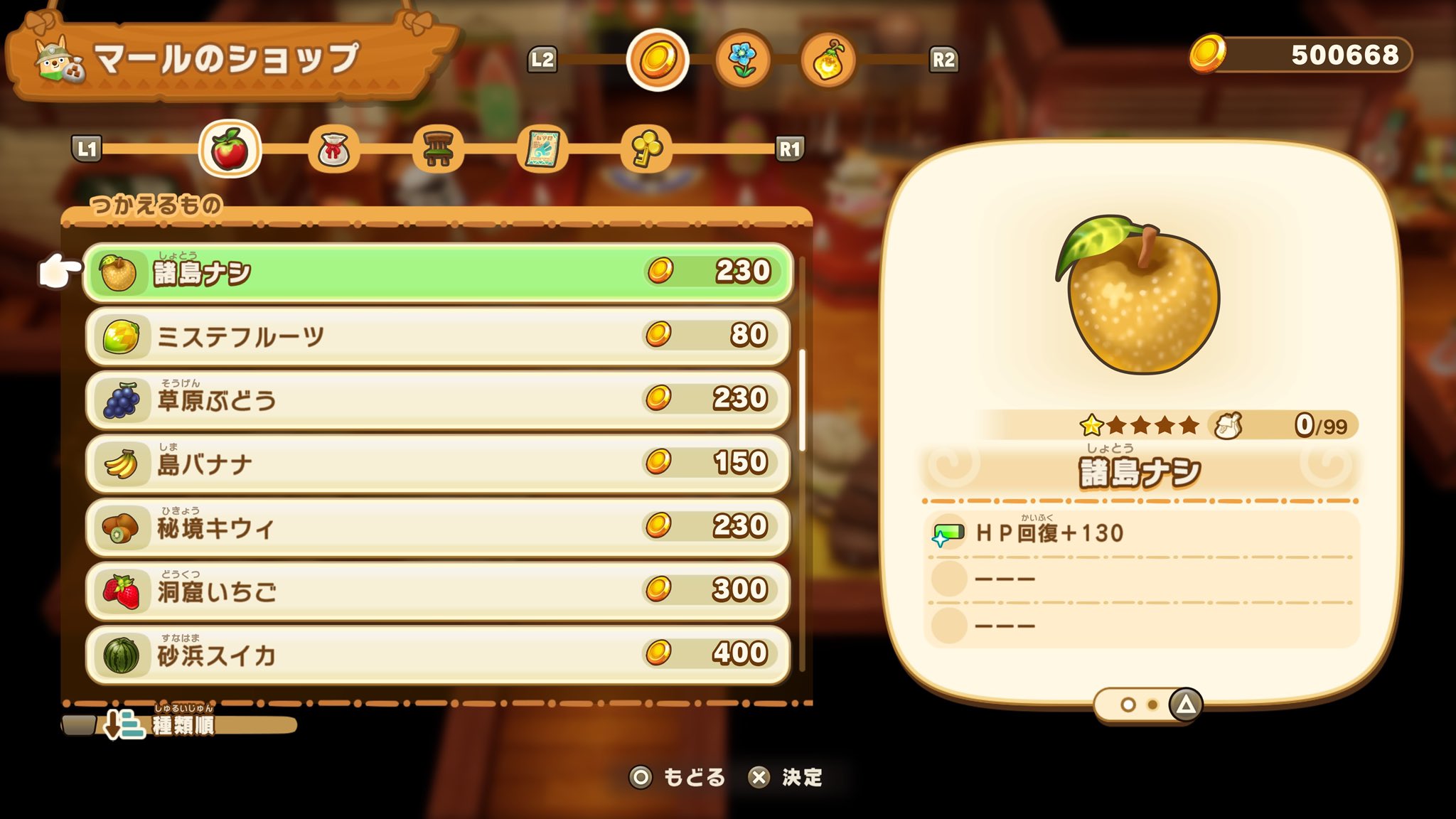Select the blue flower currency tab
The height and width of the screenshot is (819, 1456).
[x=743, y=60]
